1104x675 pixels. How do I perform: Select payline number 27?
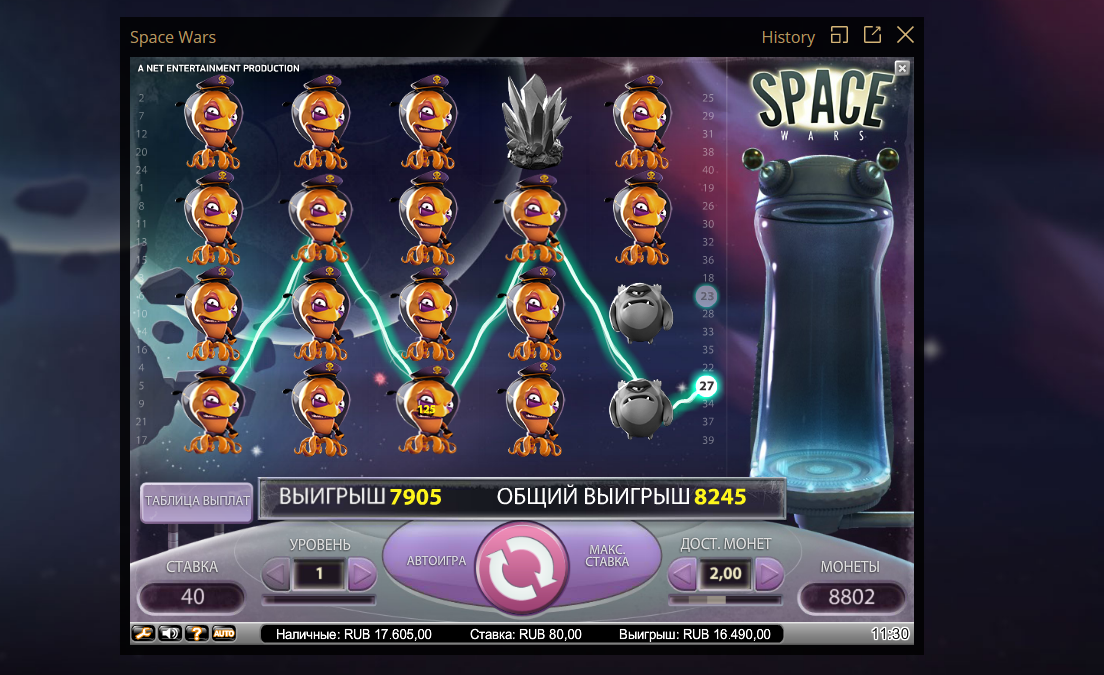click(x=707, y=386)
